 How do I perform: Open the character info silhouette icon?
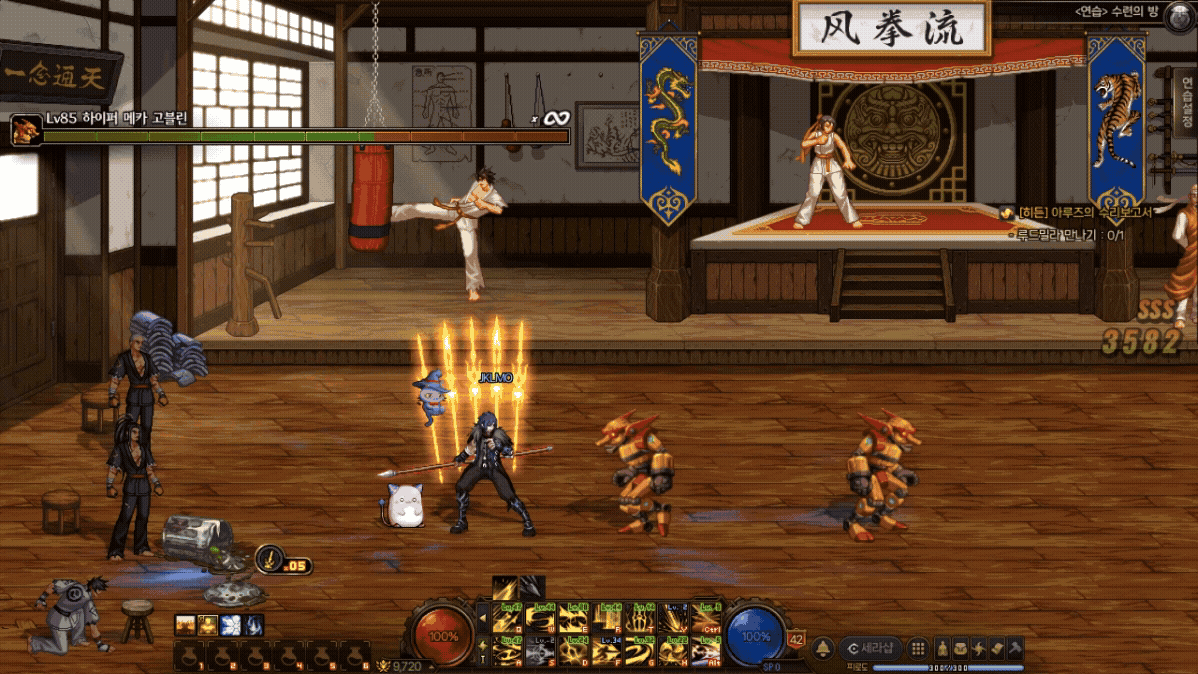[x=942, y=648]
